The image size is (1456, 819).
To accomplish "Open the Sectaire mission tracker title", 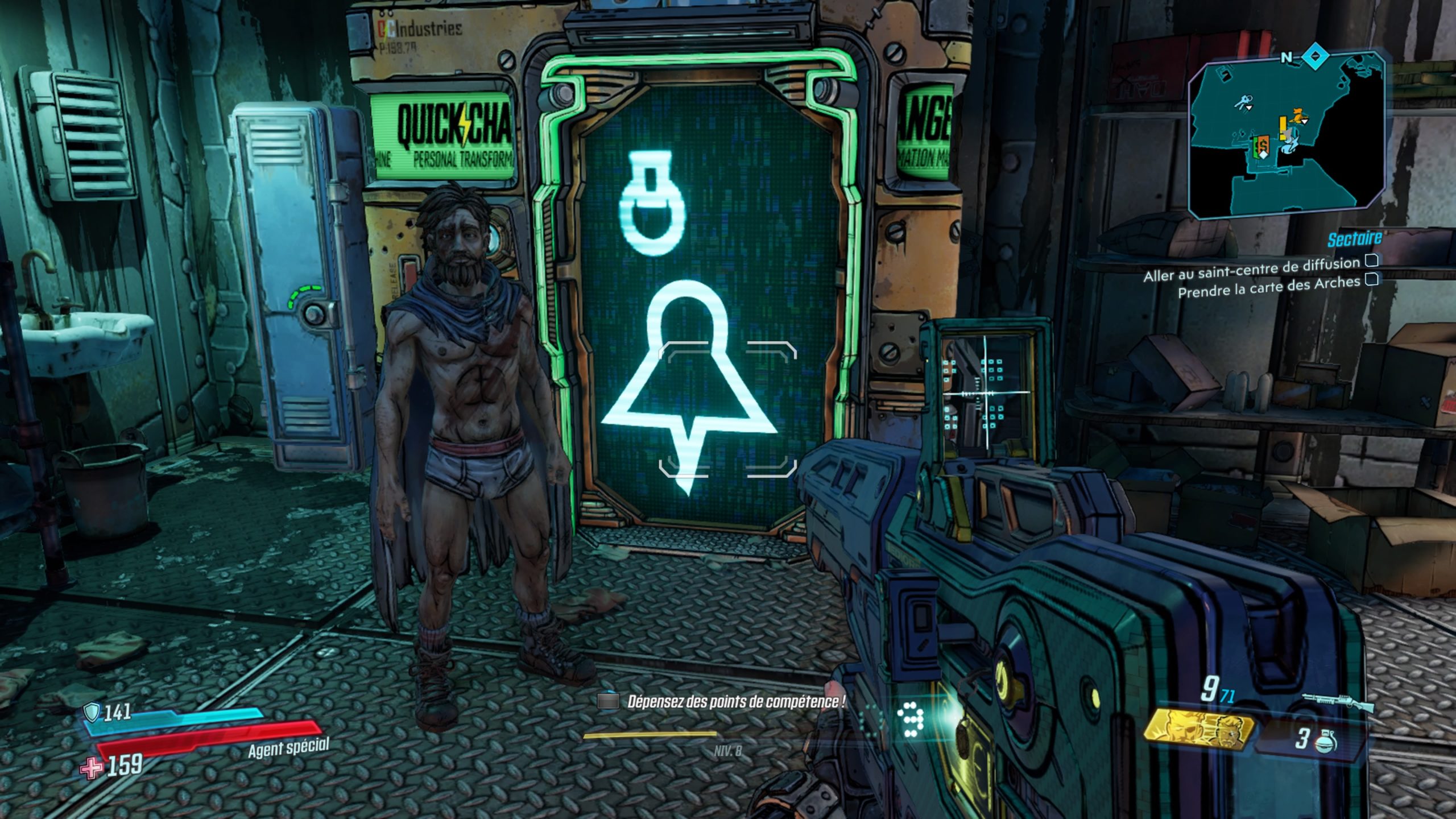I will (x=1354, y=240).
